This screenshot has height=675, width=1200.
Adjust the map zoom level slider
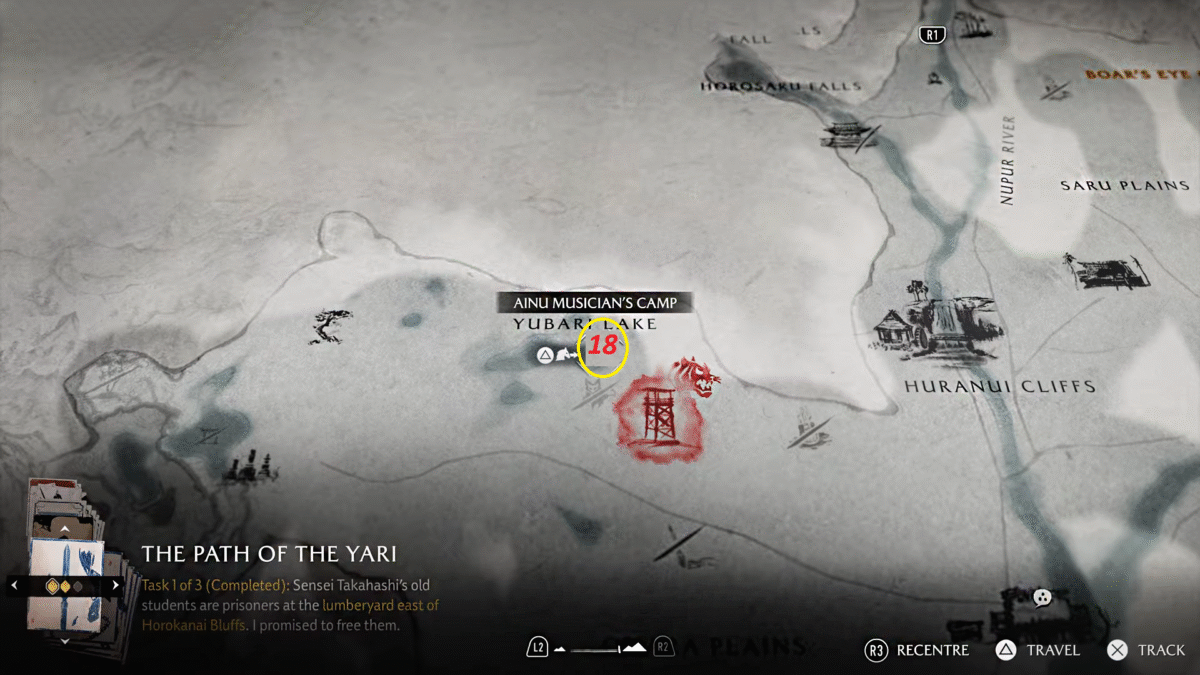[x=600, y=649]
